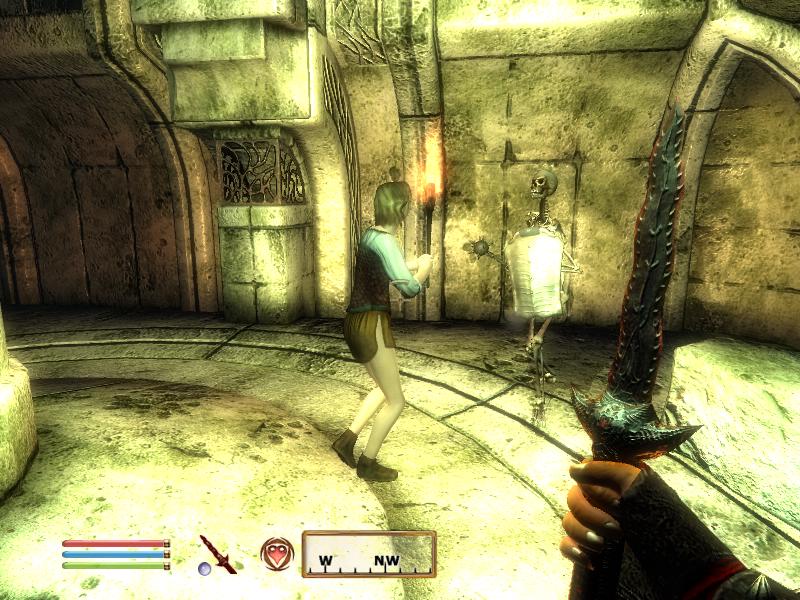
Task: Click the equipped dagger weapon icon
Action: click(217, 553)
